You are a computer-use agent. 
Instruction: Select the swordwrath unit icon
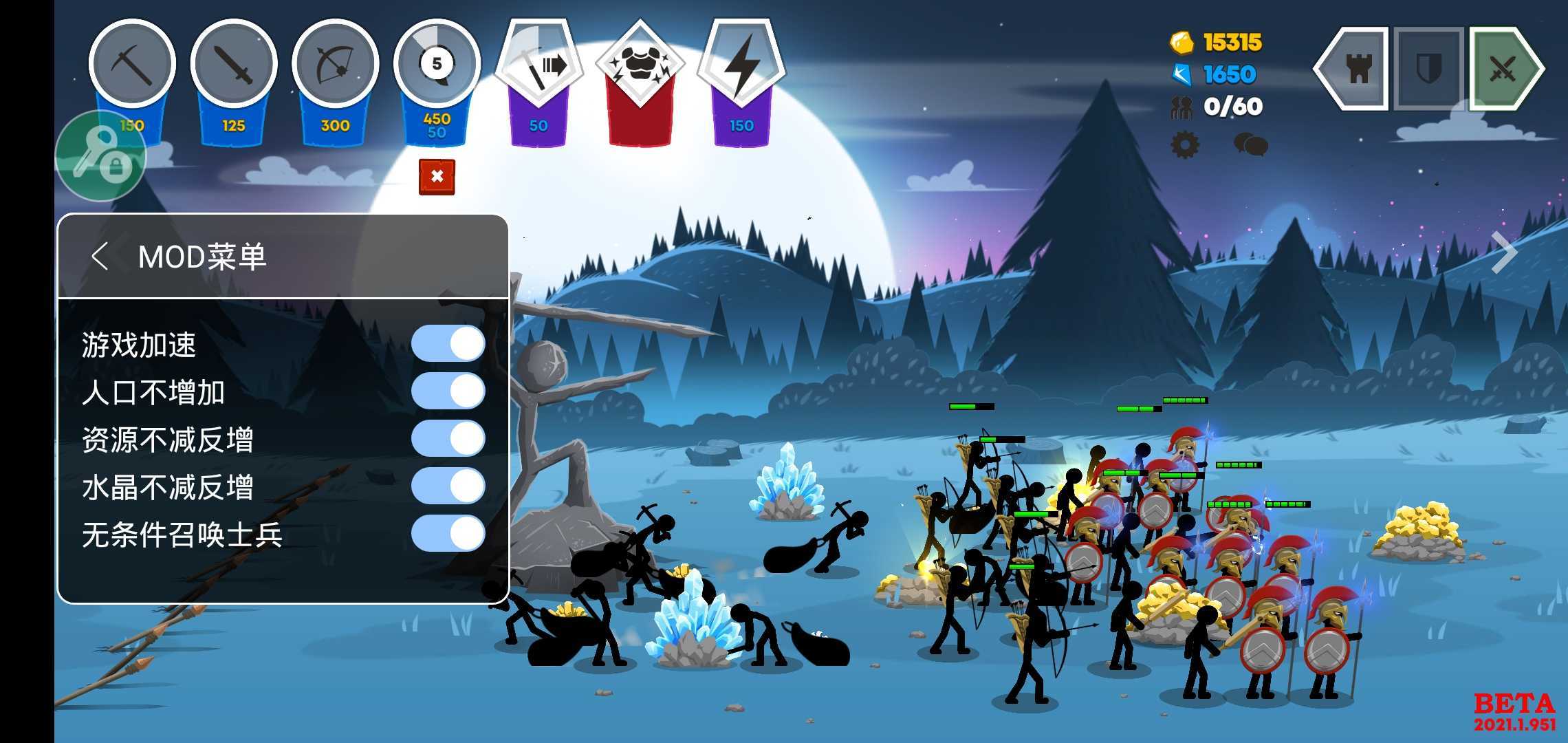click(x=232, y=65)
